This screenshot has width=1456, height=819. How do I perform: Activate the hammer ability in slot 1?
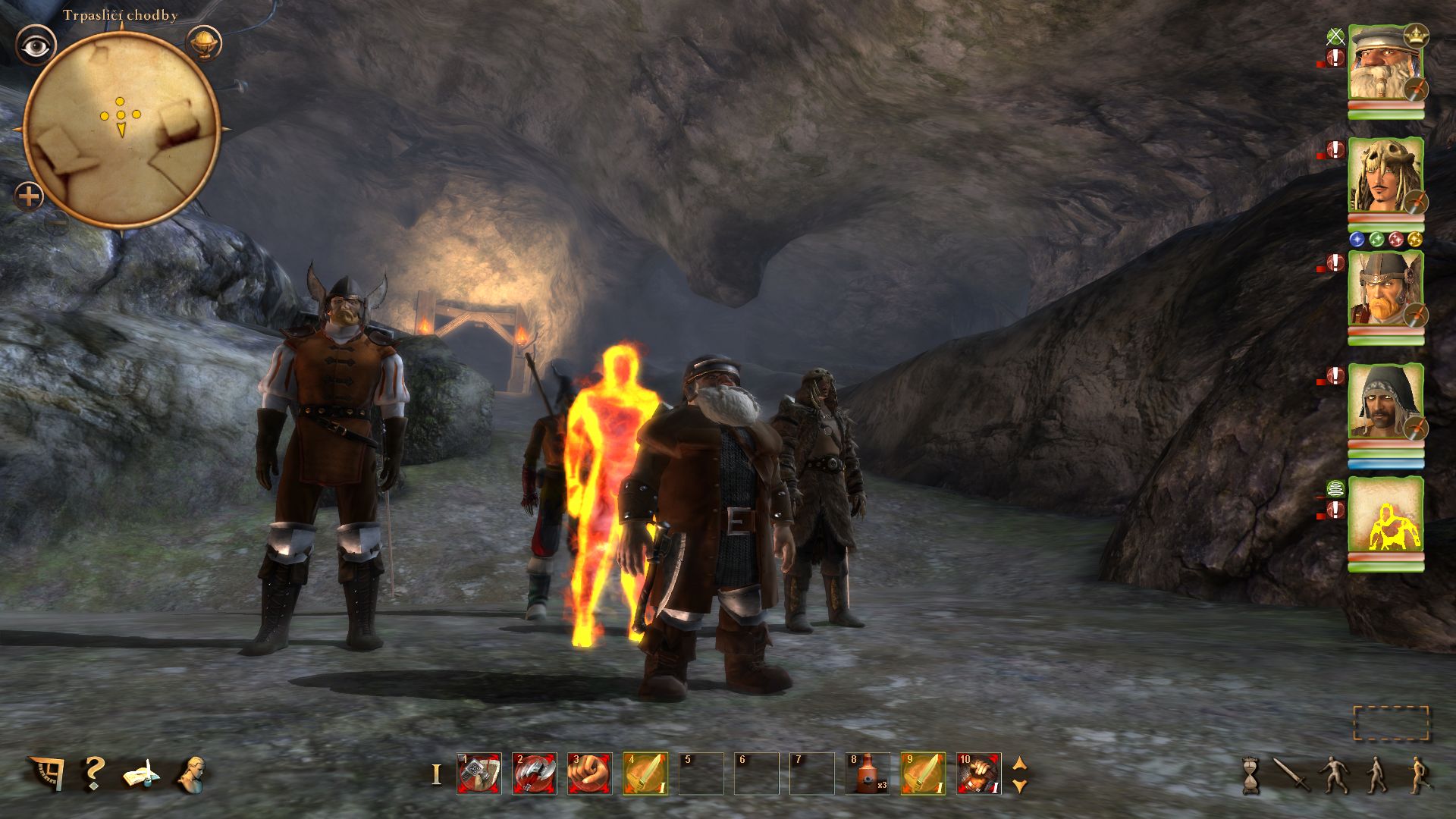point(479,773)
